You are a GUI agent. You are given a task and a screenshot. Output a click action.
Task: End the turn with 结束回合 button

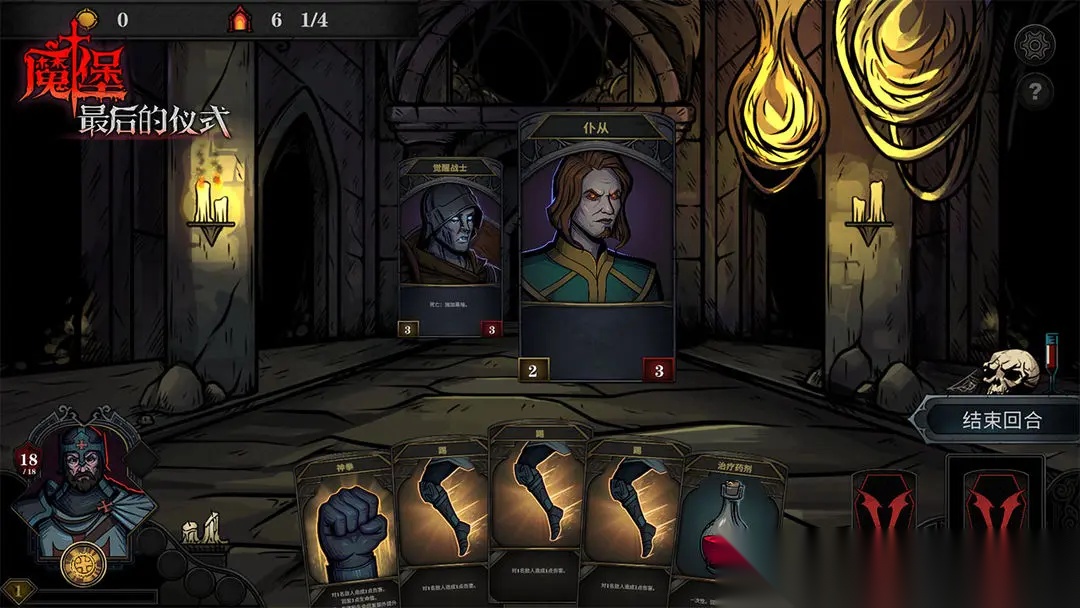pyautogui.click(x=1001, y=420)
